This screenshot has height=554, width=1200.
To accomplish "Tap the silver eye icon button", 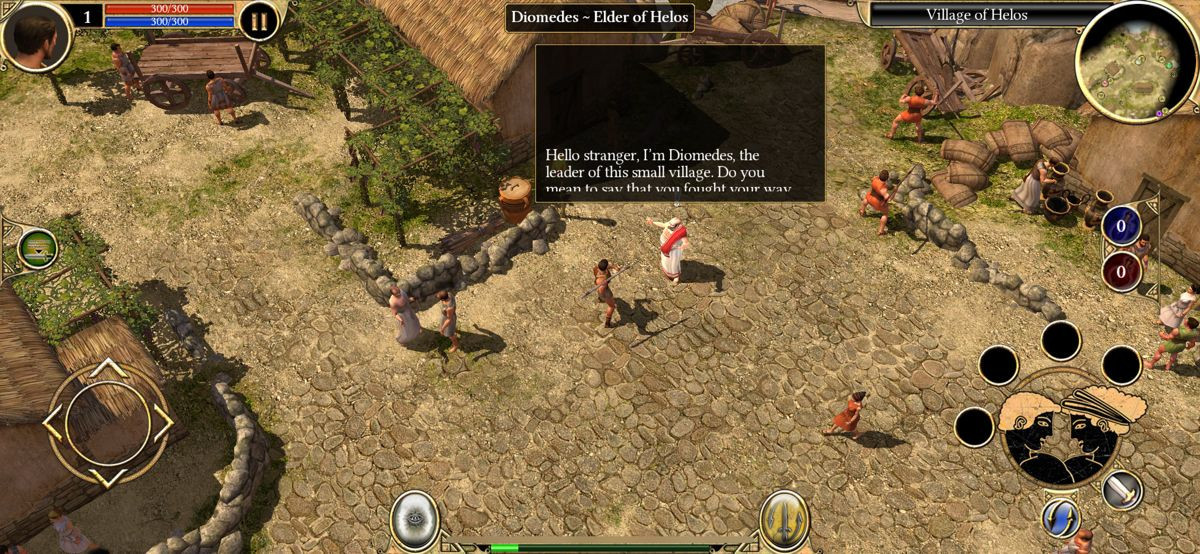I will pos(413,518).
